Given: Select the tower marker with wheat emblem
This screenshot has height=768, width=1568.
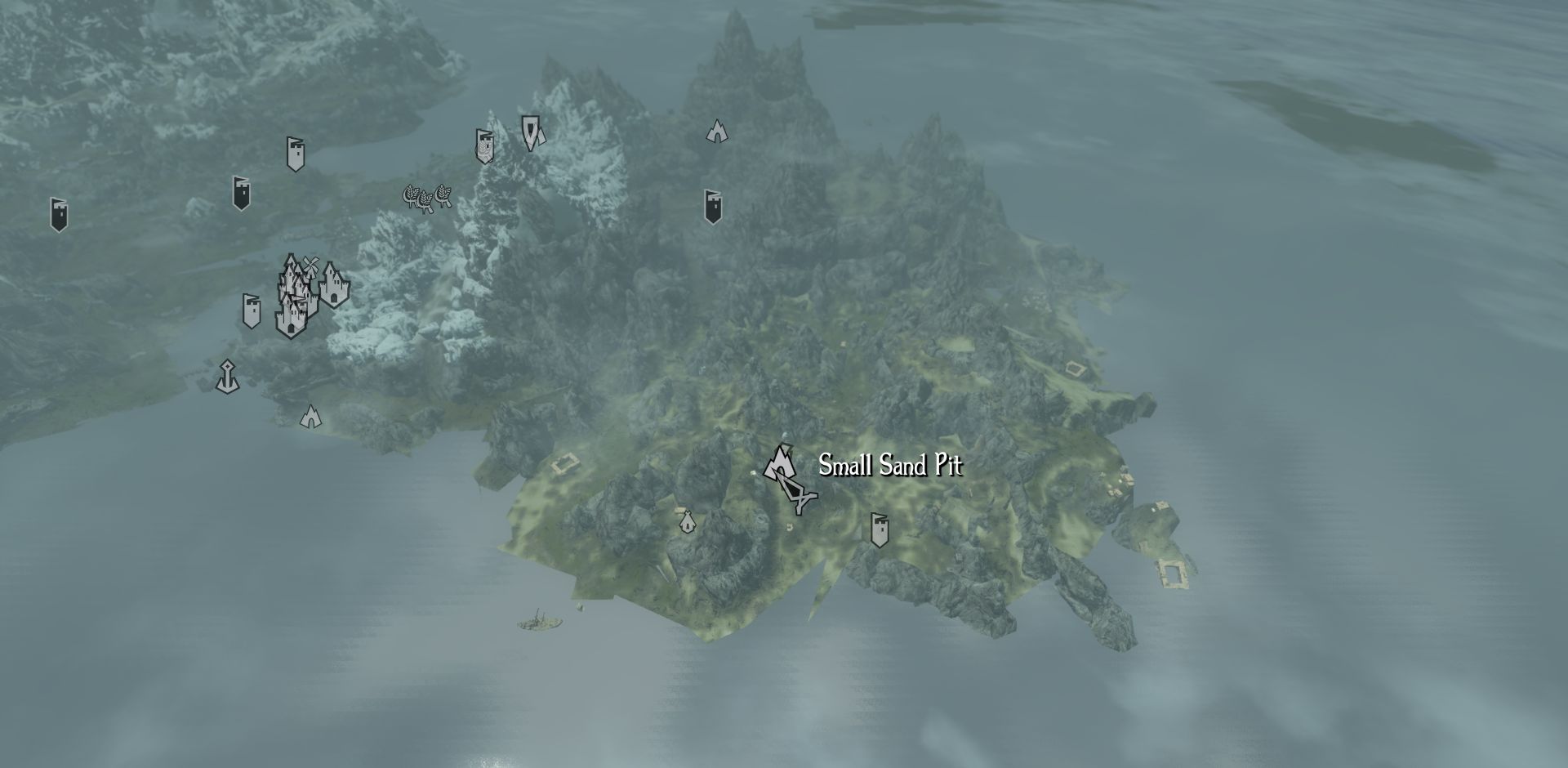Looking at the screenshot, I should click(484, 146).
